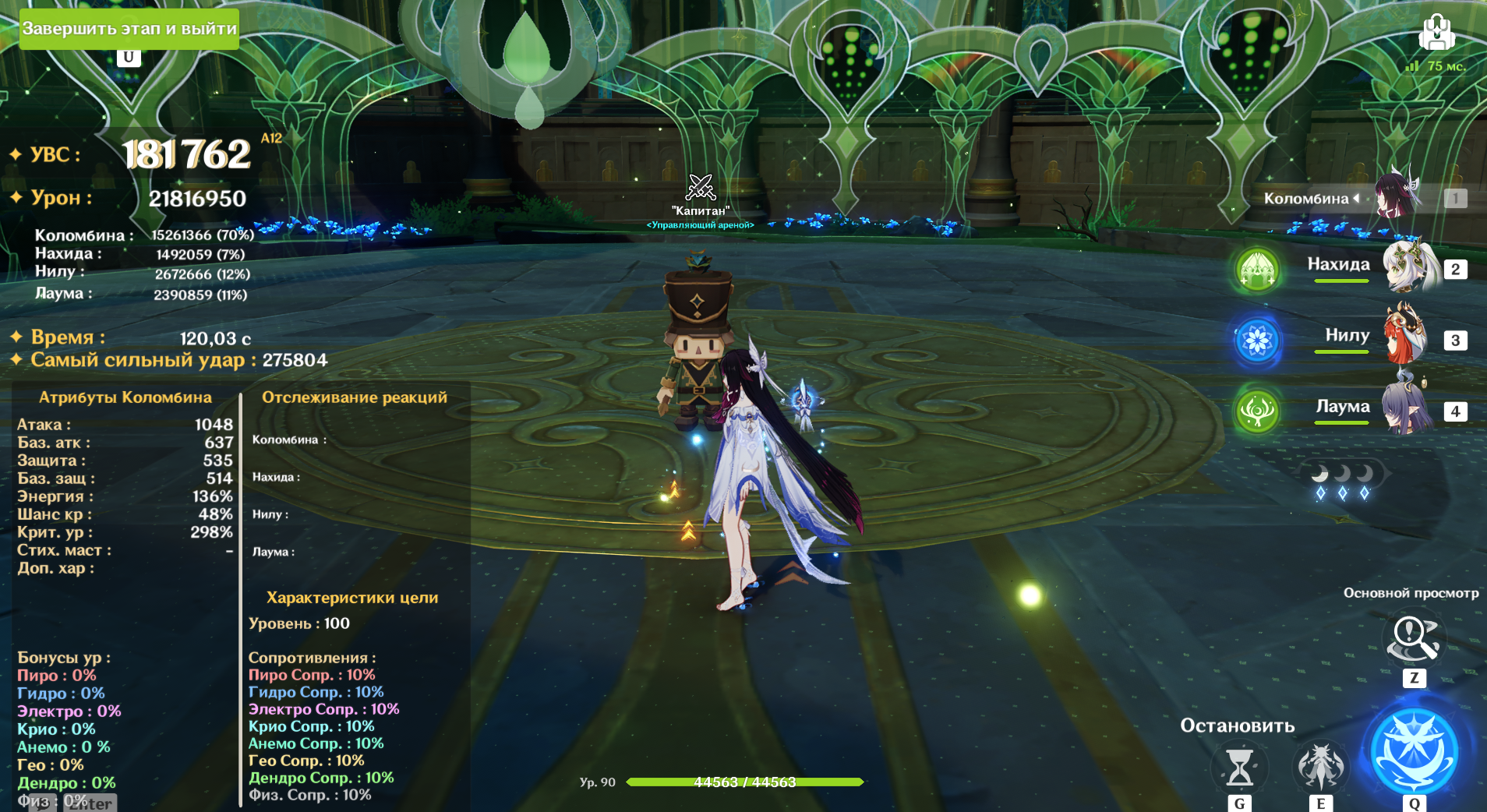Viewport: 1487px width, 812px height.
Task: Open the main view magnifier icon
Action: [x=1414, y=639]
